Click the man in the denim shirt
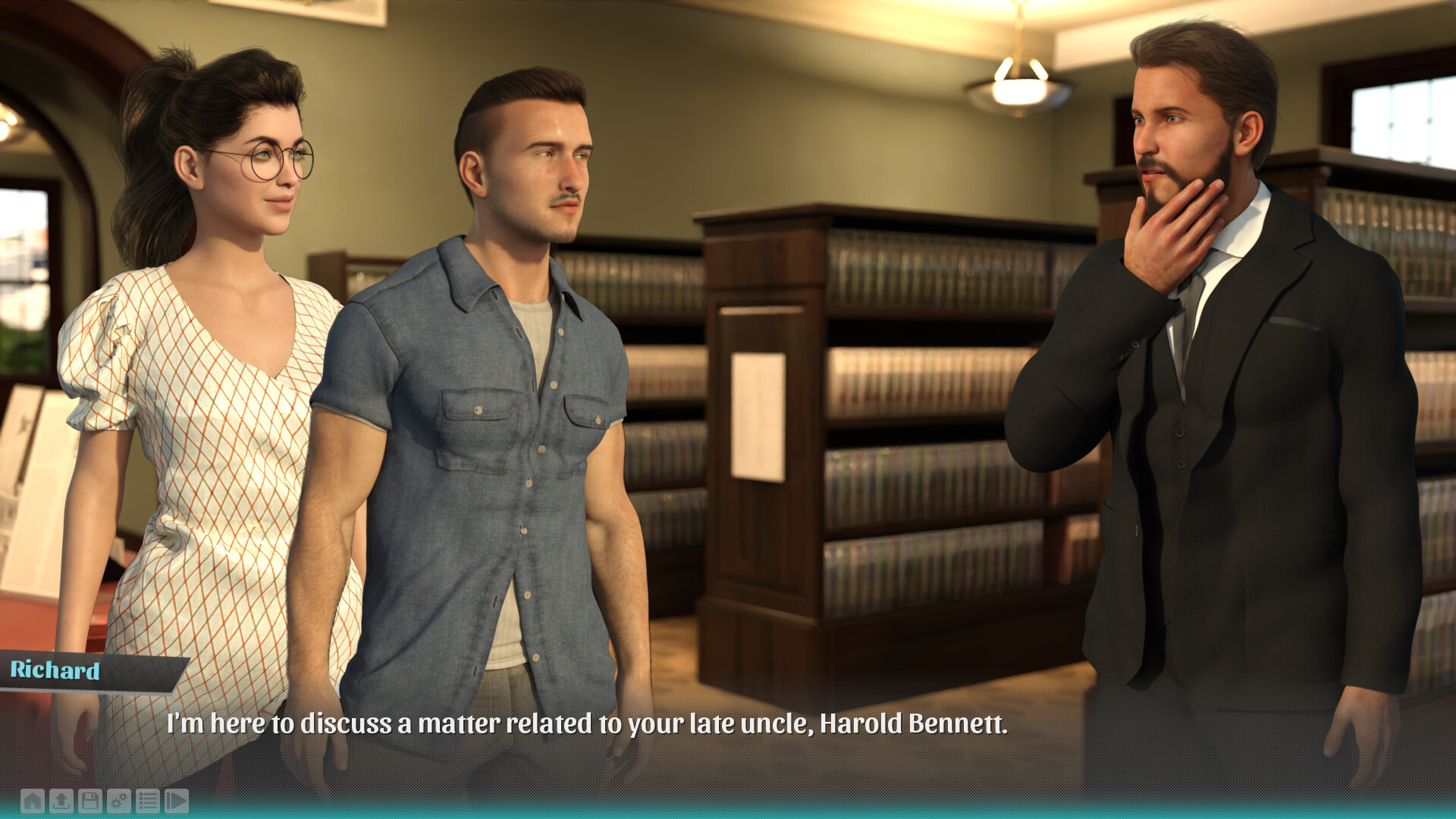 click(x=516, y=379)
